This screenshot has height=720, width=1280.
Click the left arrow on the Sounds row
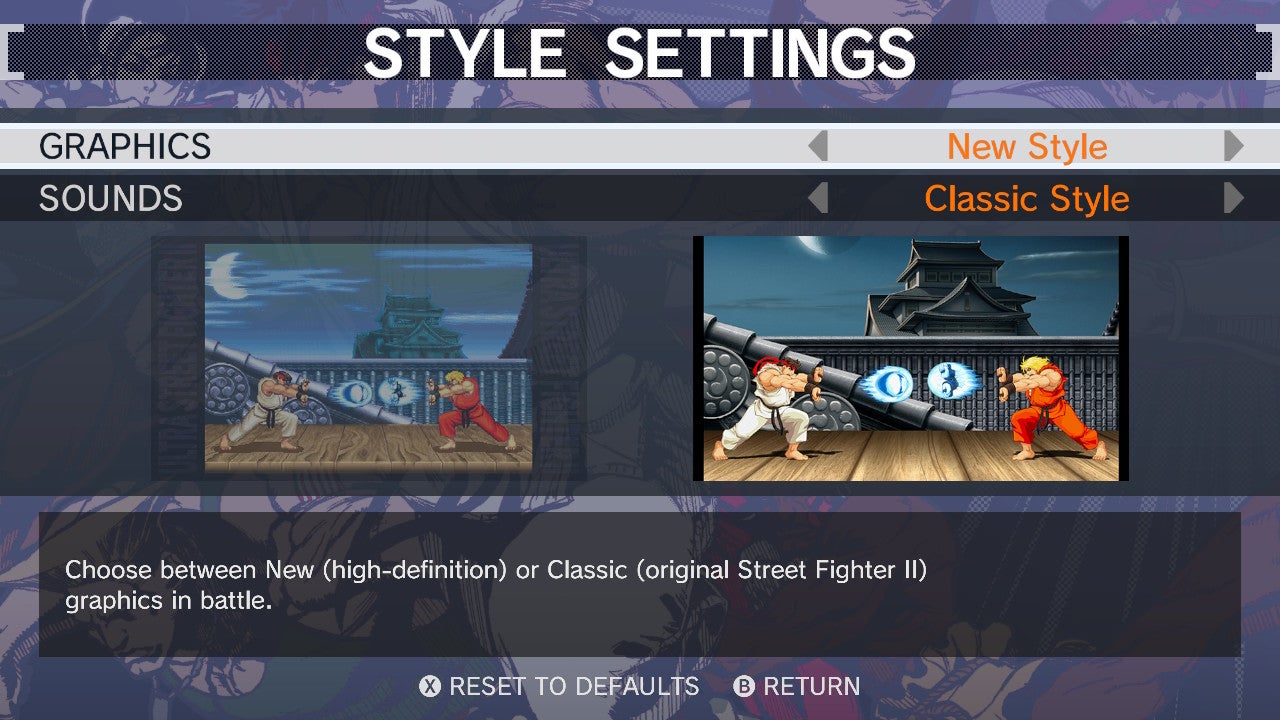click(x=820, y=199)
